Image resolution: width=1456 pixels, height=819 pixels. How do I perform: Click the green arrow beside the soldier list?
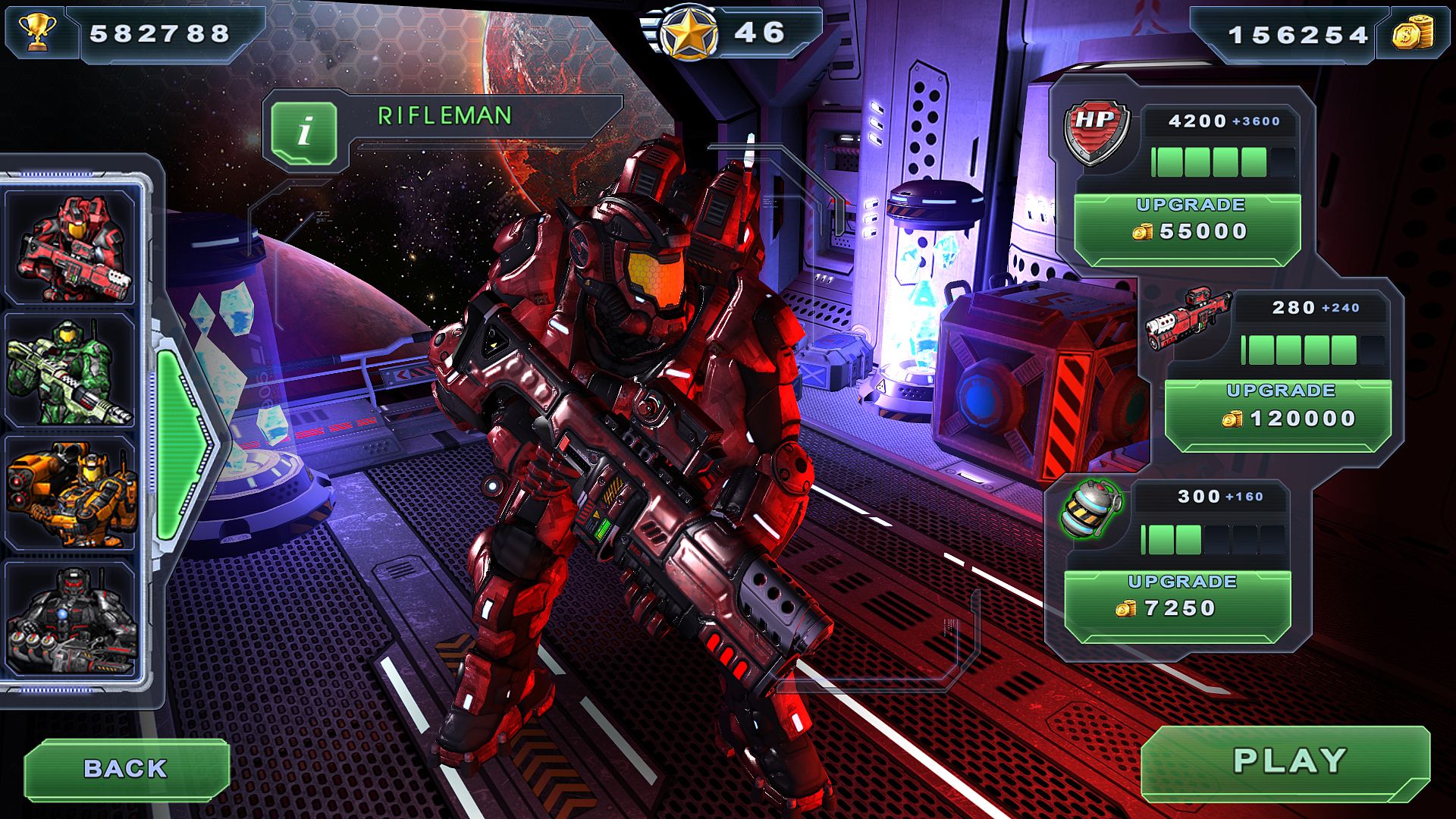click(184, 444)
